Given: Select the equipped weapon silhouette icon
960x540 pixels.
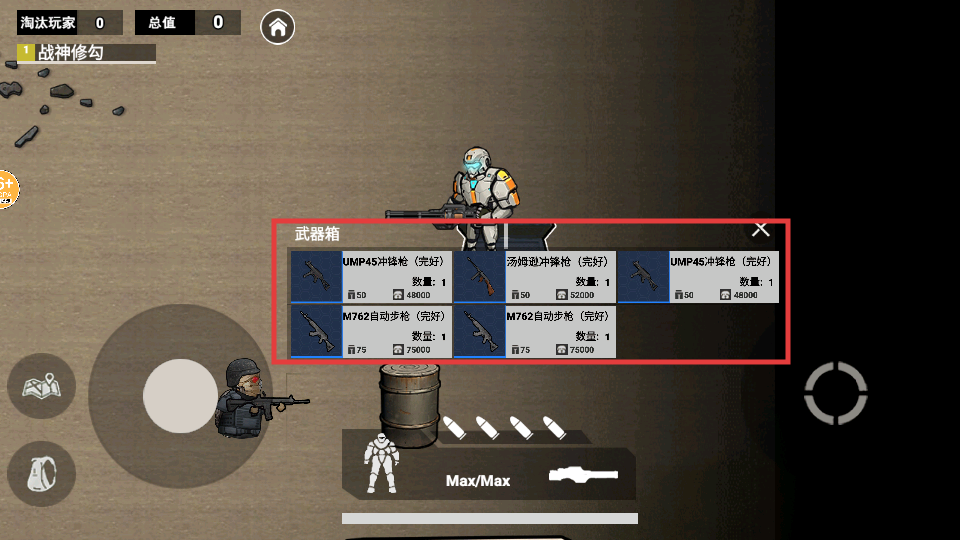Looking at the screenshot, I should coord(584,476).
